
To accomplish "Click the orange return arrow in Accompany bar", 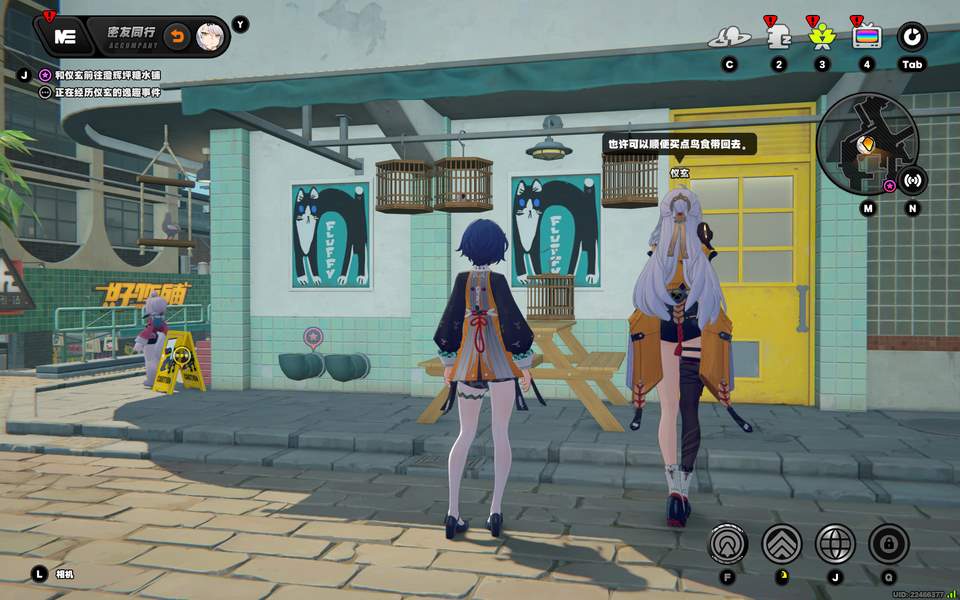I will (176, 37).
